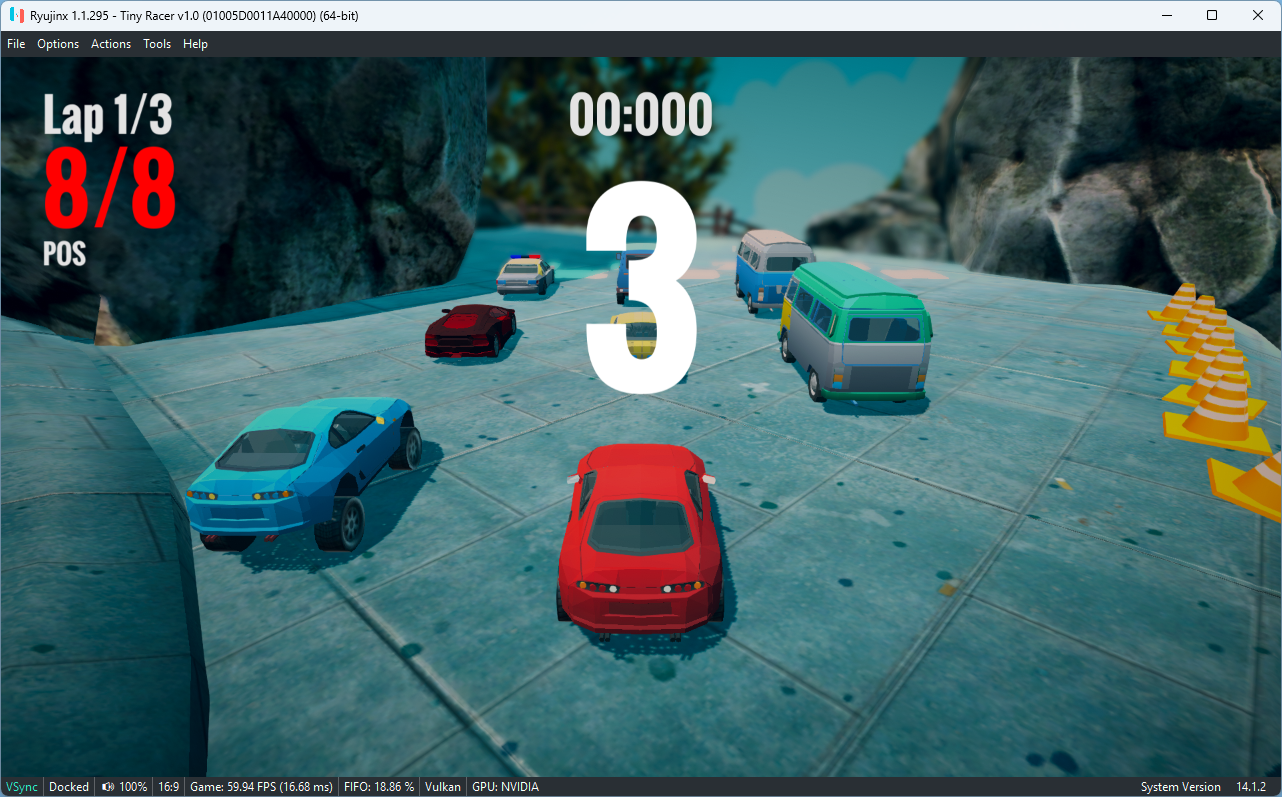The image size is (1282, 797).
Task: Open the Help menu
Action: click(x=195, y=43)
